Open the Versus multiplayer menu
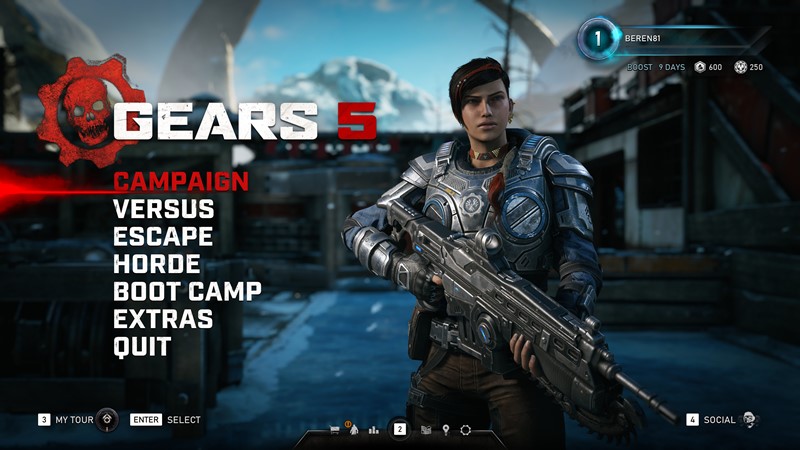 [163, 210]
